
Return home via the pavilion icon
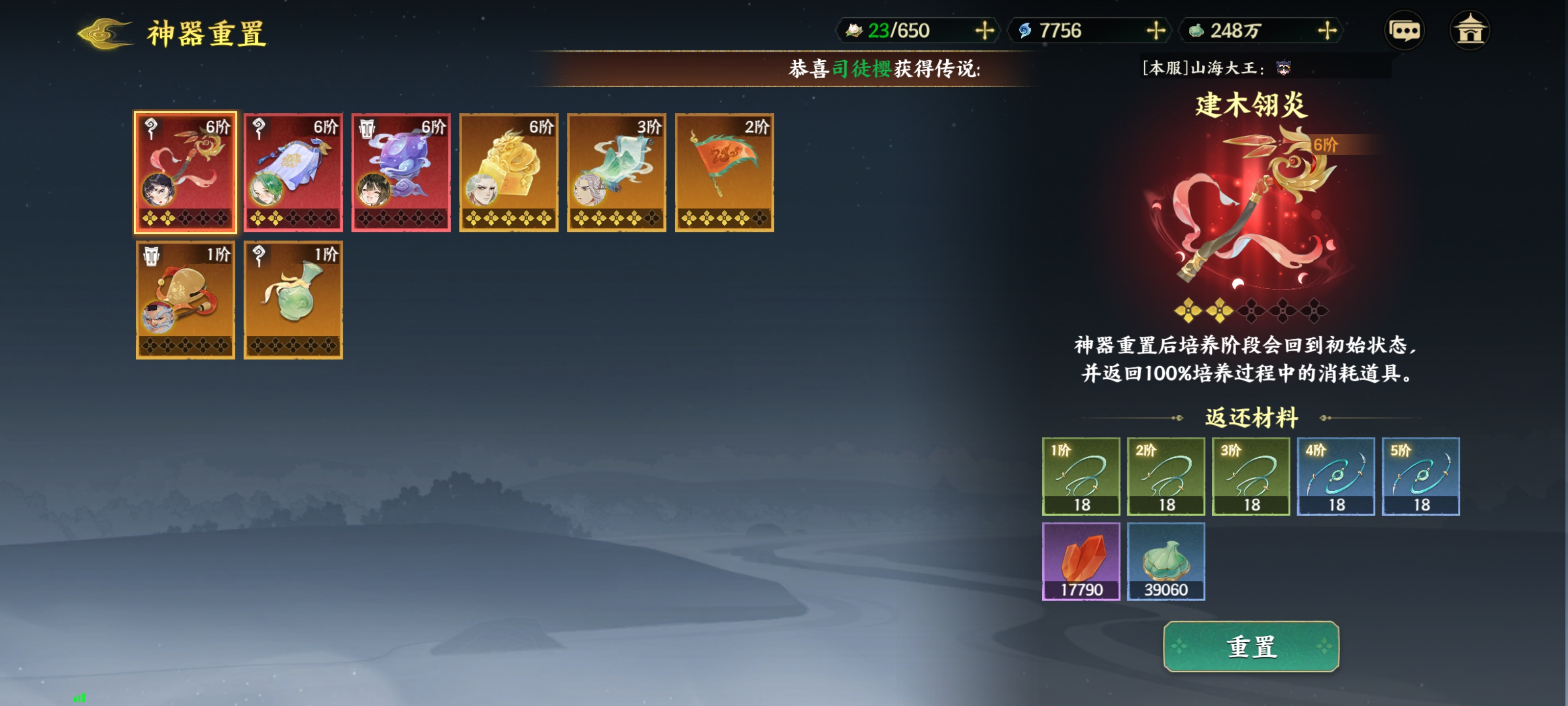click(x=1470, y=30)
